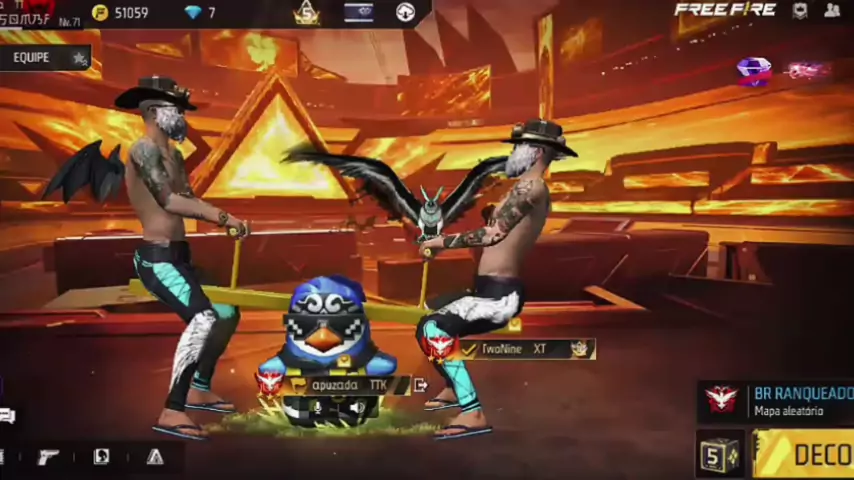
Task: Open the guild badge icon beside friends
Action: pos(800,11)
